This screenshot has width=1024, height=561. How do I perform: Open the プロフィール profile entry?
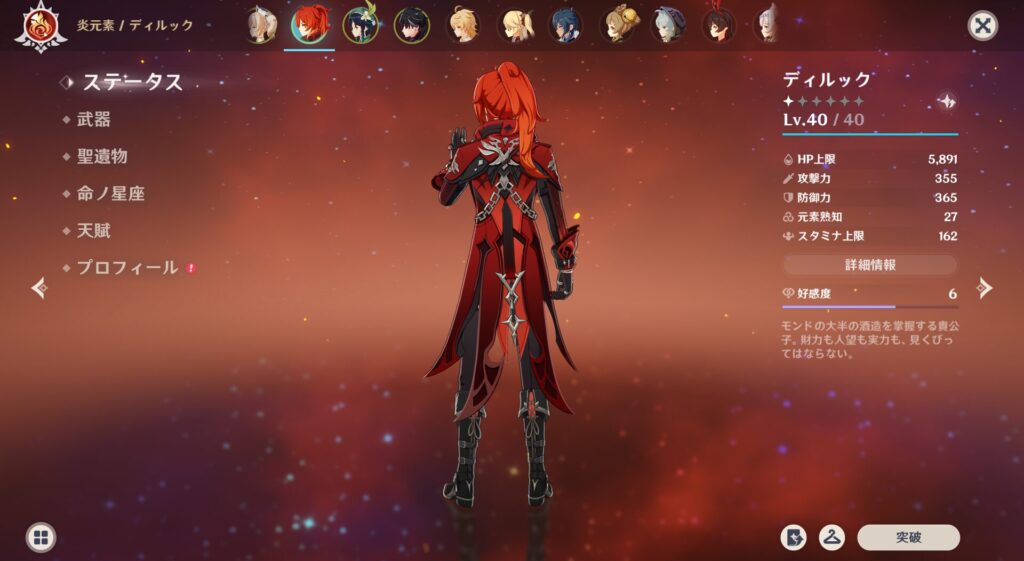pos(127,267)
